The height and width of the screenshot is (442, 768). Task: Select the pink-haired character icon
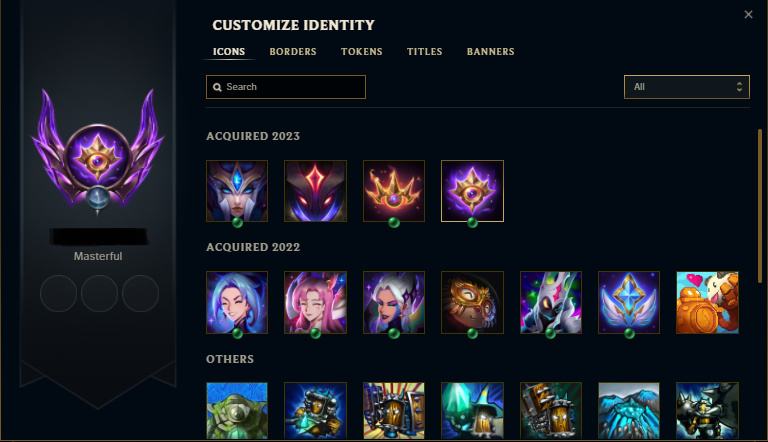[315, 302]
